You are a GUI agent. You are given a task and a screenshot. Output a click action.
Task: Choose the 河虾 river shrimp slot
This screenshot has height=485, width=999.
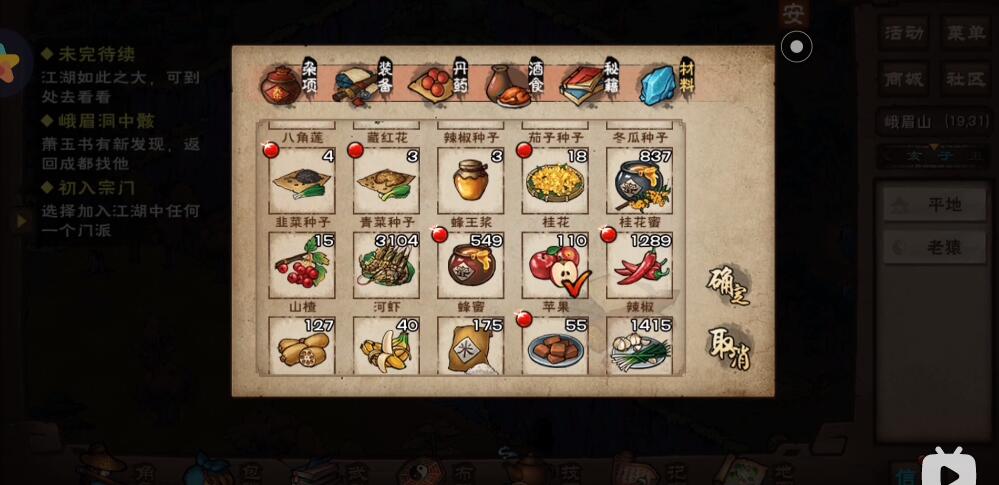tap(386, 266)
